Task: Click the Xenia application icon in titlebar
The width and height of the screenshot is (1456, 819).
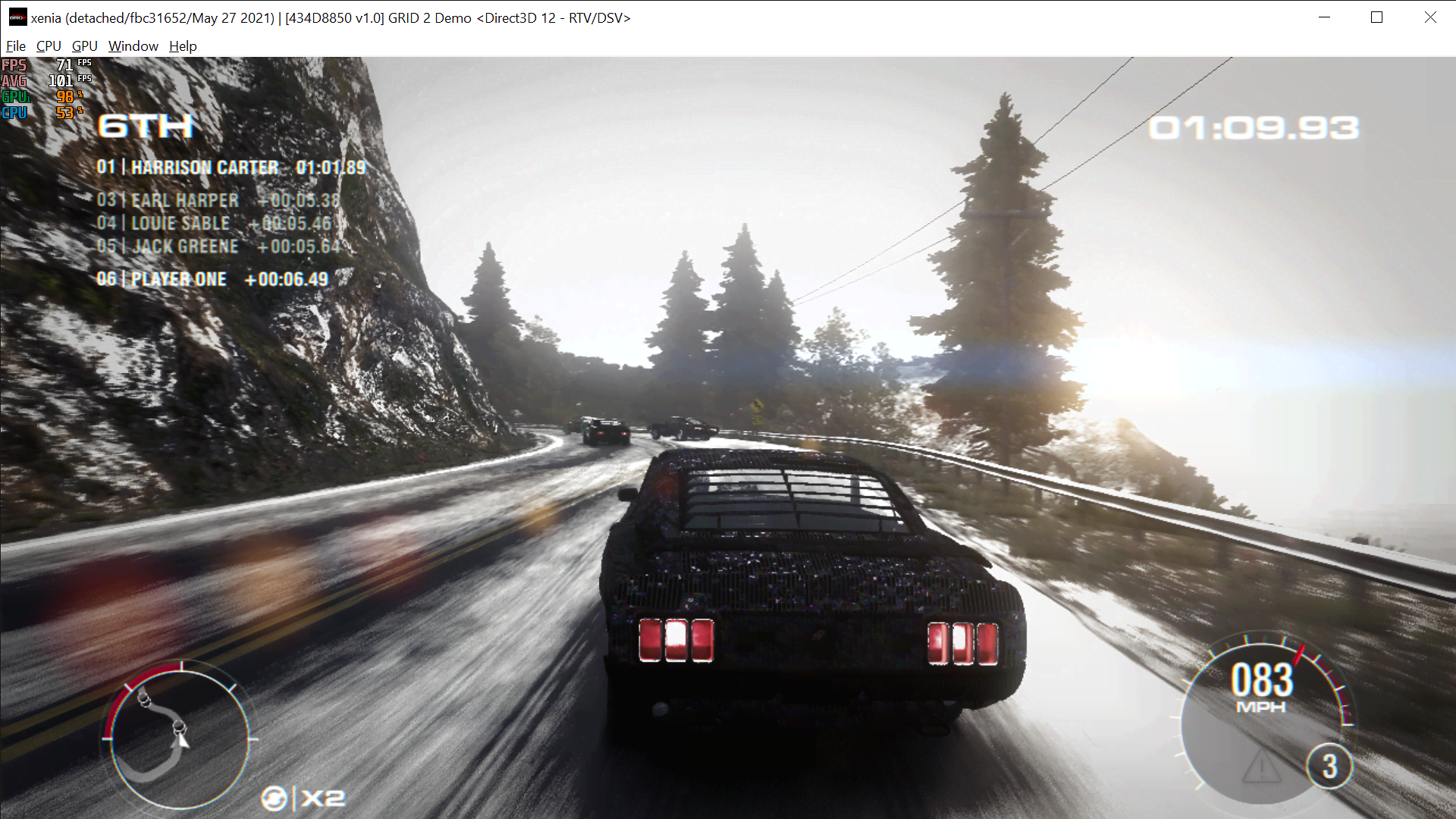Action: click(17, 17)
